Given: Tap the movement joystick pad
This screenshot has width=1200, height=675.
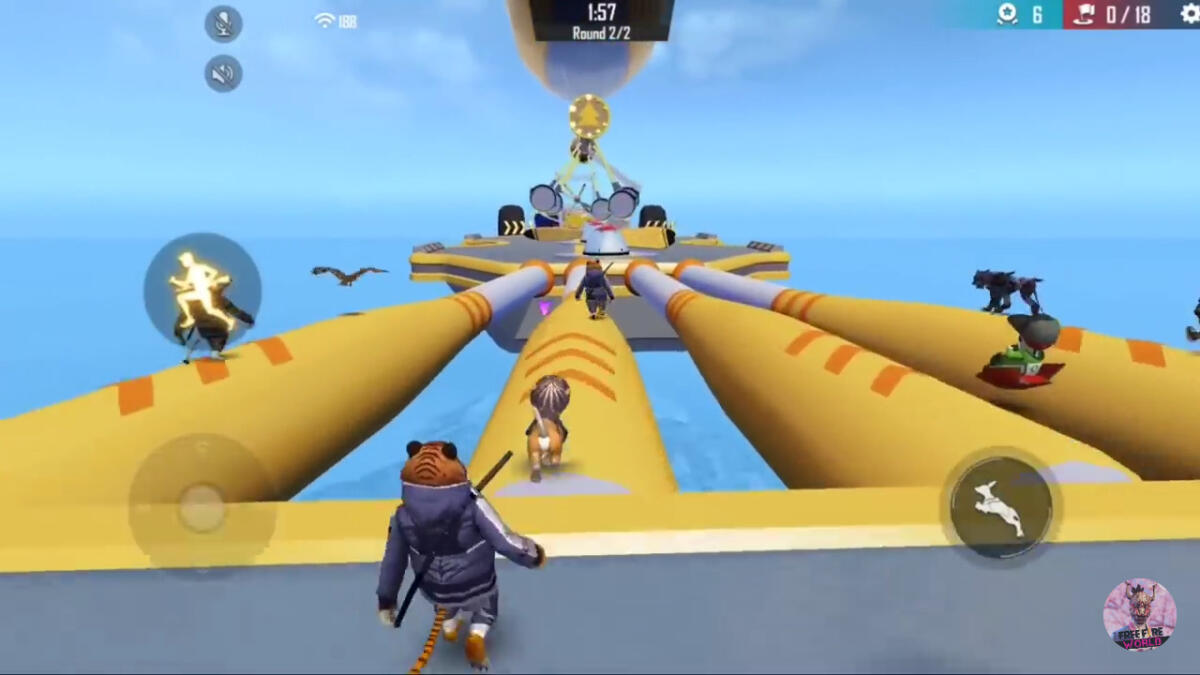Looking at the screenshot, I should (x=202, y=507).
